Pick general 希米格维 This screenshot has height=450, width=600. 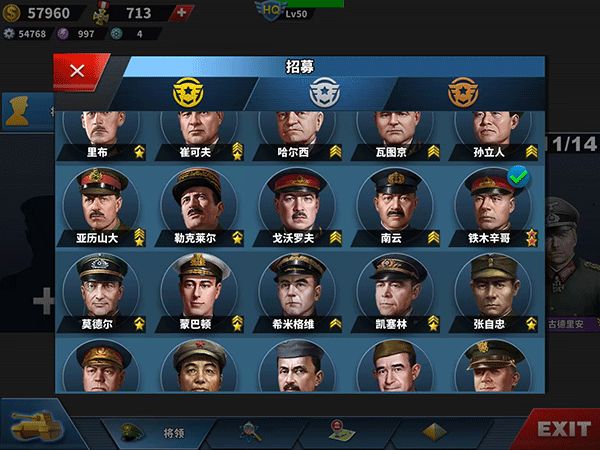[297, 290]
